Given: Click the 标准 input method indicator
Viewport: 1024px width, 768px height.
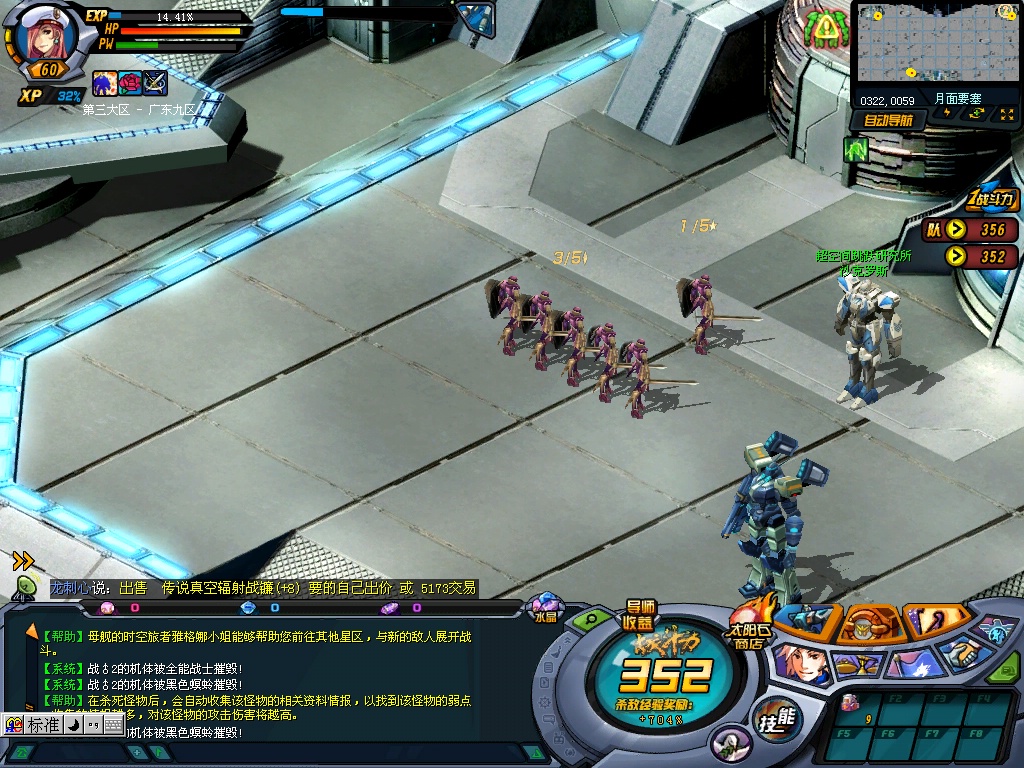Looking at the screenshot, I should pos(42,724).
